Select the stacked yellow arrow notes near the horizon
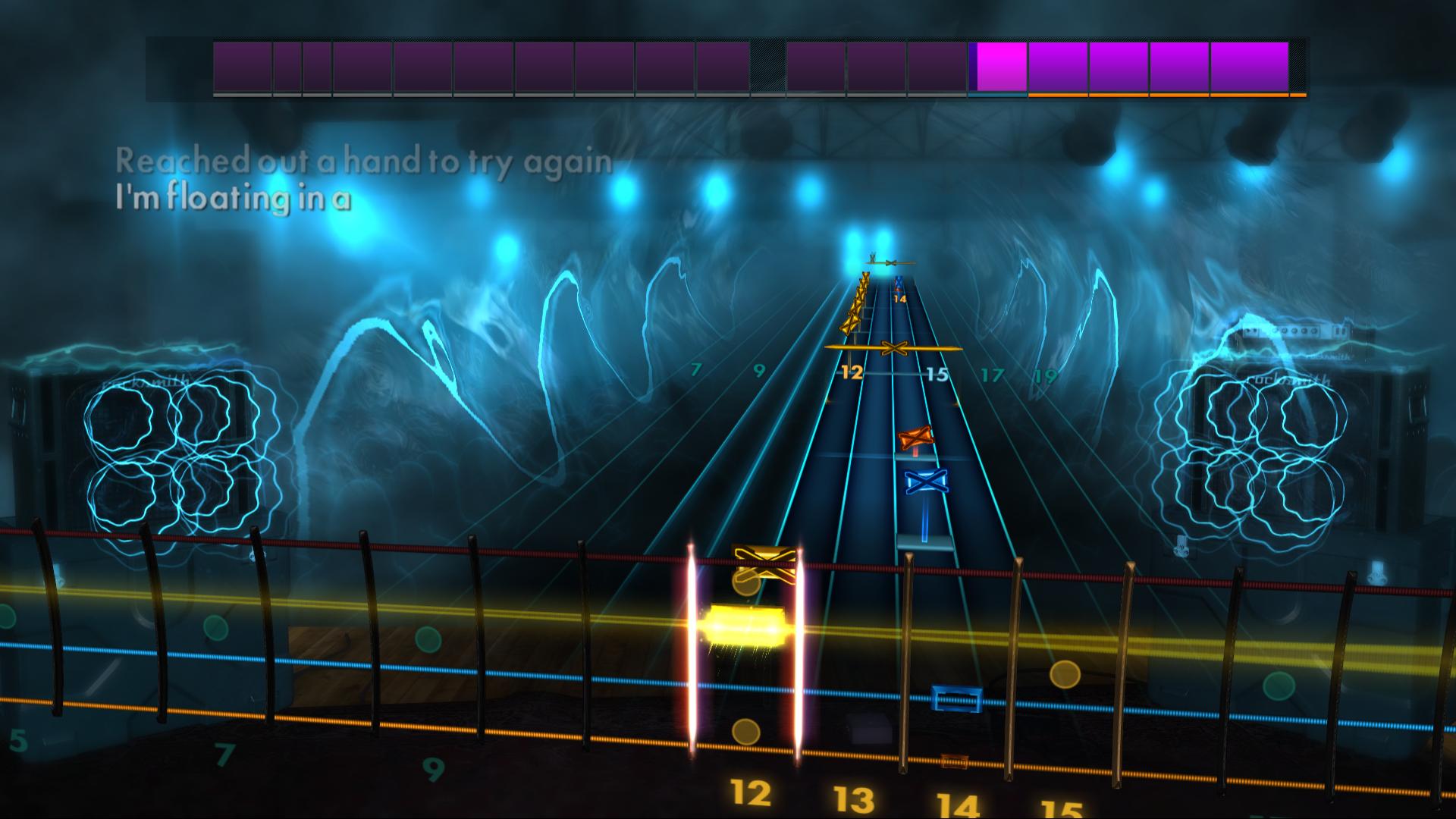The width and height of the screenshot is (1456, 819). [855, 303]
